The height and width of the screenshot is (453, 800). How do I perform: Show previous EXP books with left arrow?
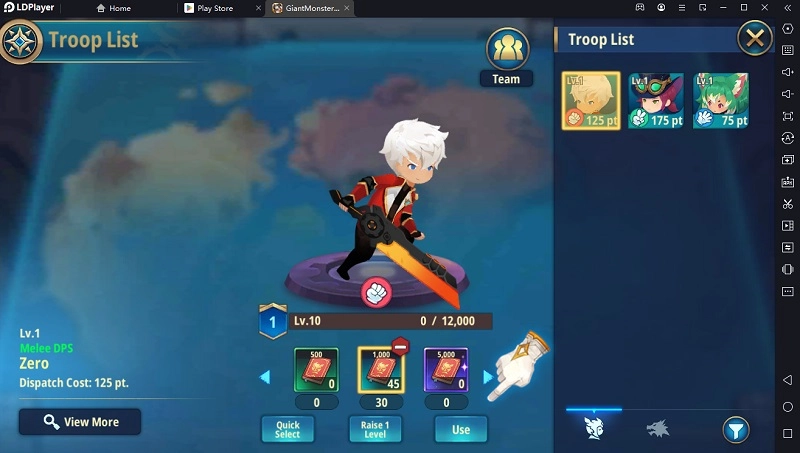point(265,377)
